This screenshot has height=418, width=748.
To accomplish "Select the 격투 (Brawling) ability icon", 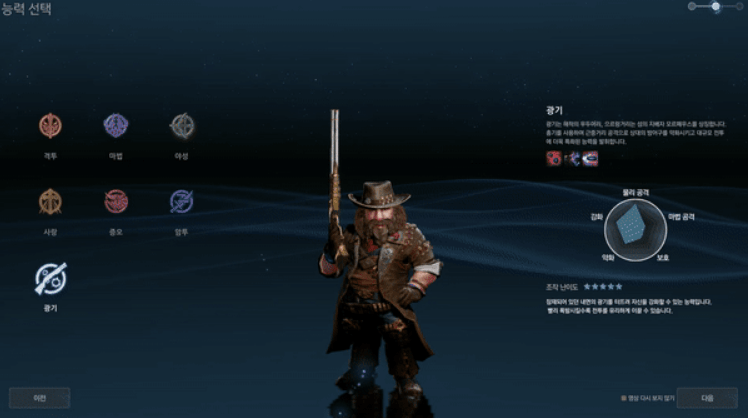I will pyautogui.click(x=50, y=125).
